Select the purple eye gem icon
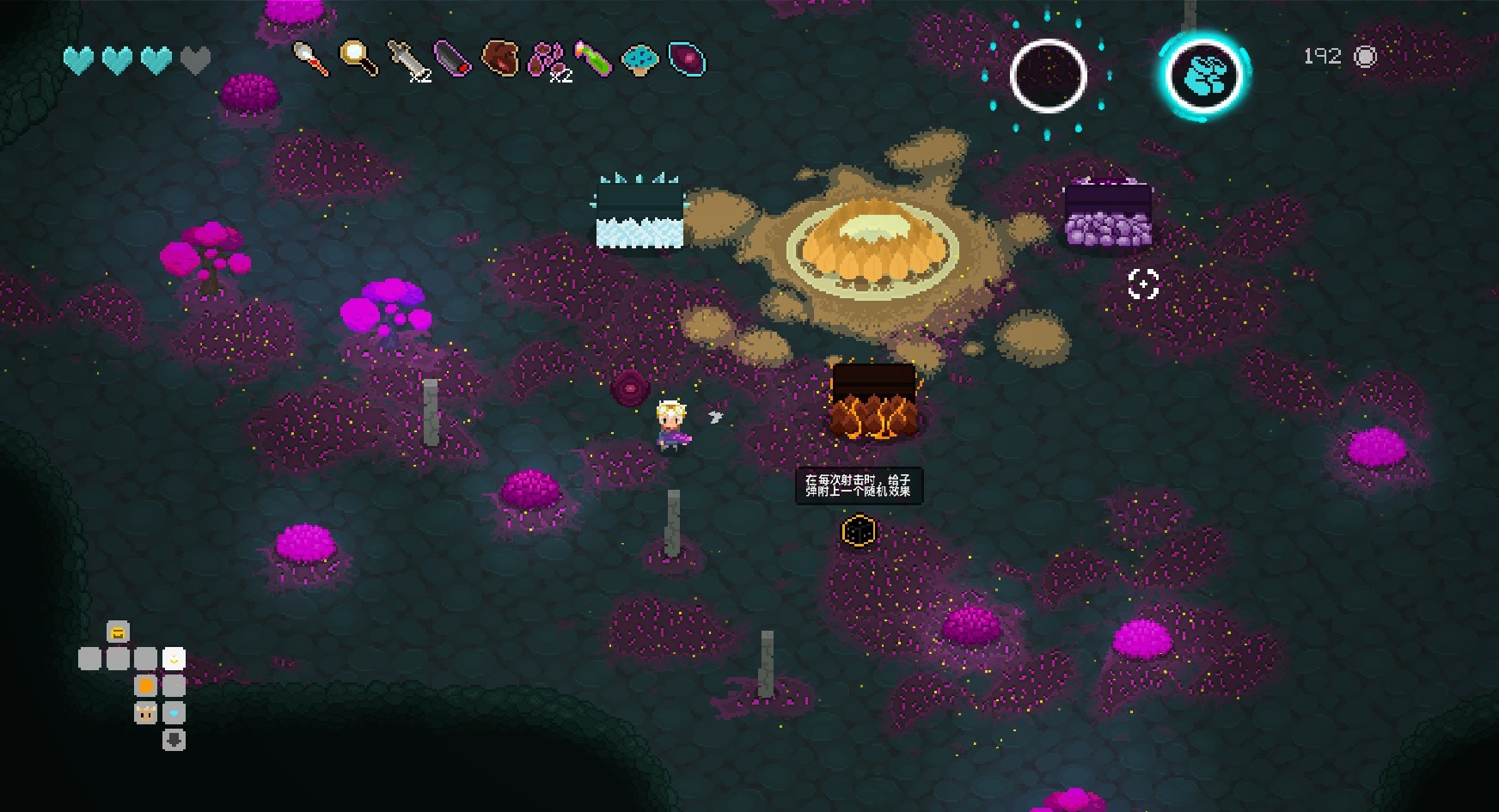This screenshot has width=1499, height=812. [687, 58]
